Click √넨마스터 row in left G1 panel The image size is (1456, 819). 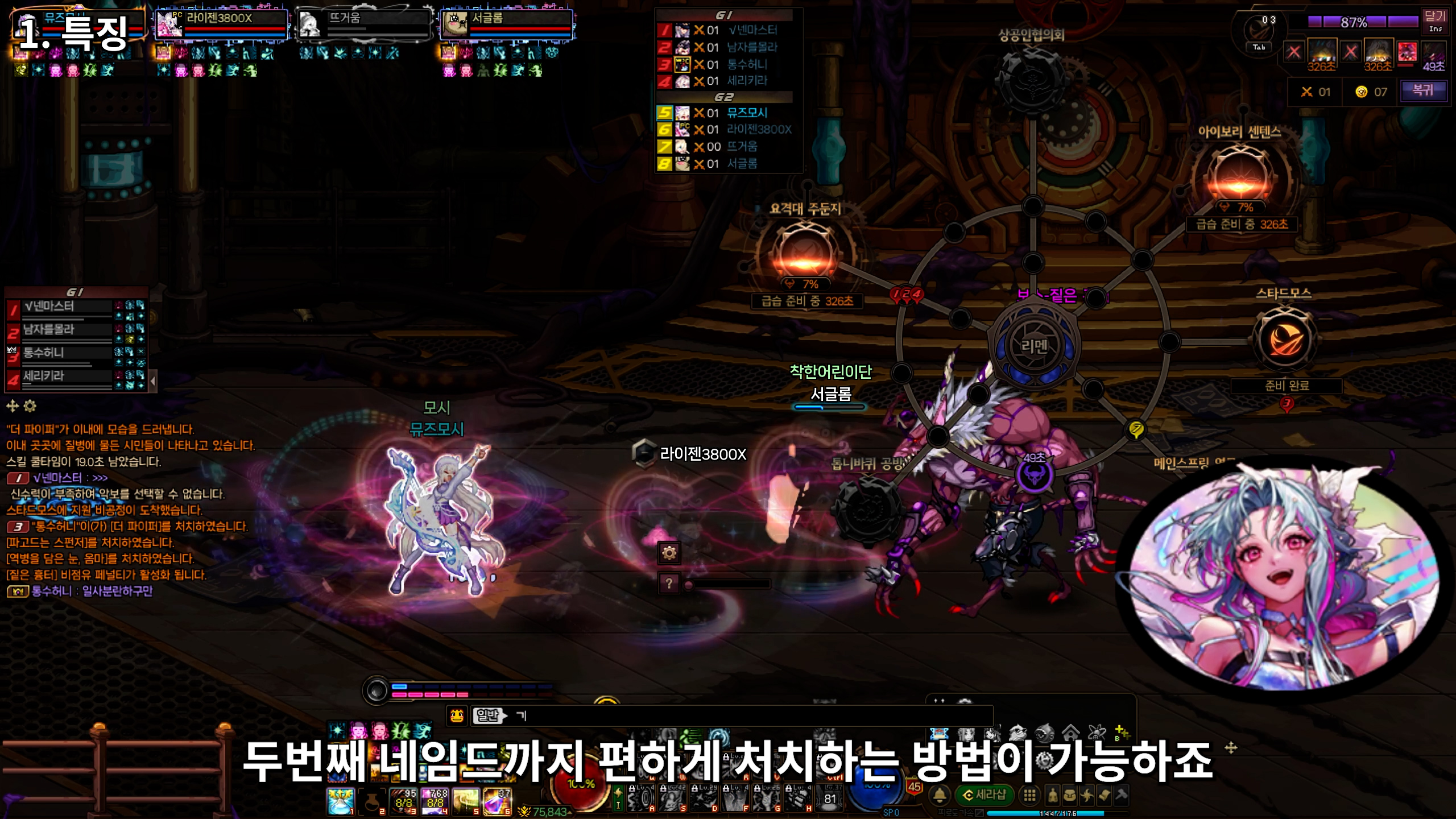(x=61, y=308)
